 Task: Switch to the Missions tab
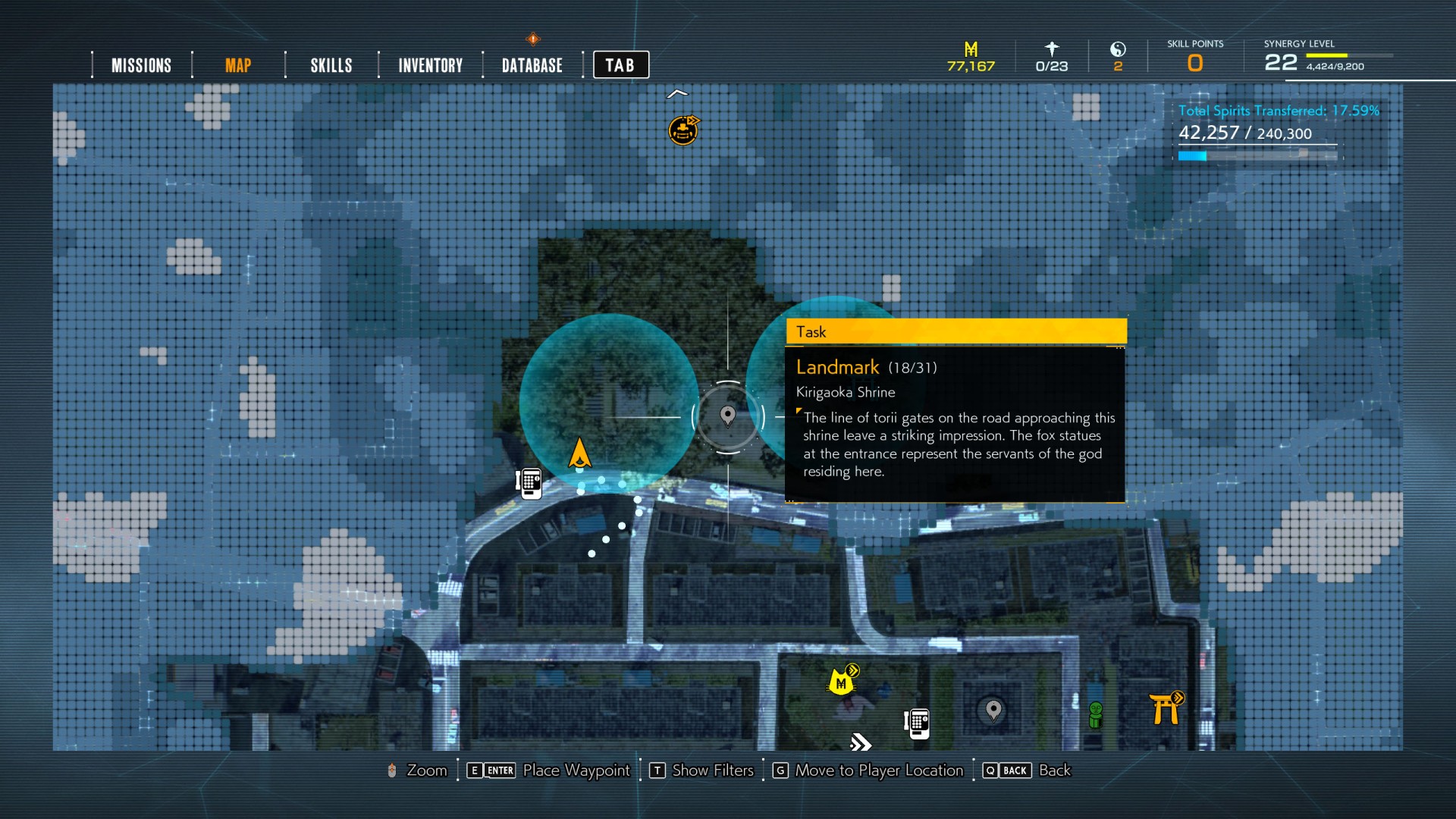click(x=141, y=65)
